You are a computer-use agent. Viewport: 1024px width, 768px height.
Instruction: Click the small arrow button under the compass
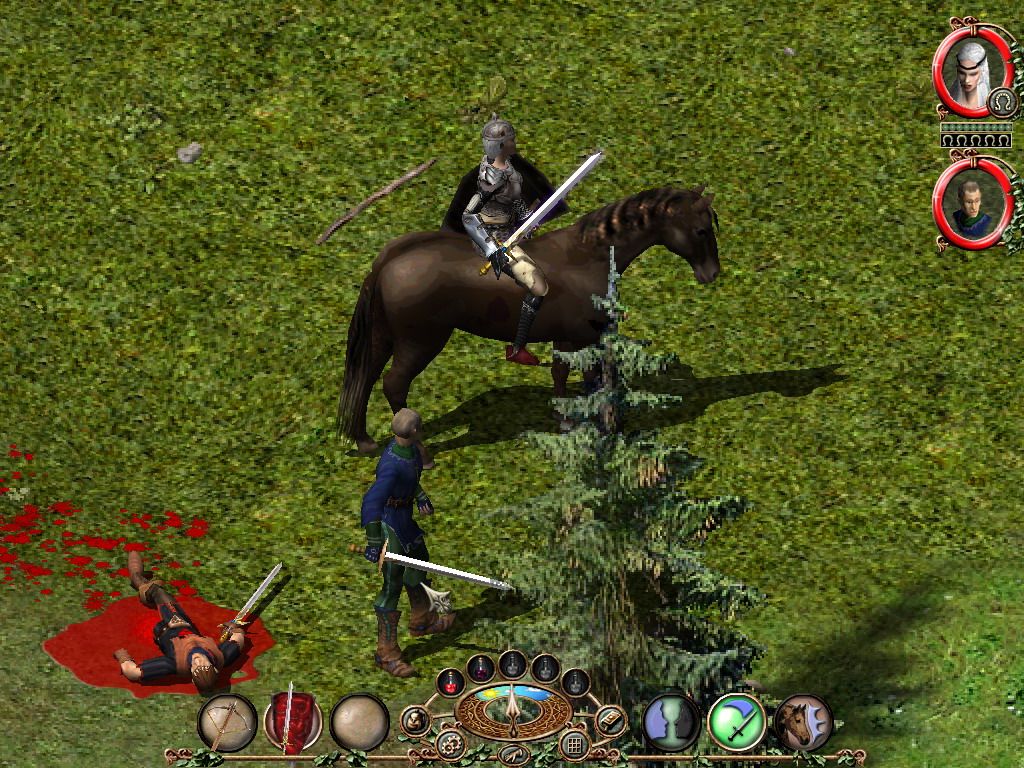tap(512, 753)
